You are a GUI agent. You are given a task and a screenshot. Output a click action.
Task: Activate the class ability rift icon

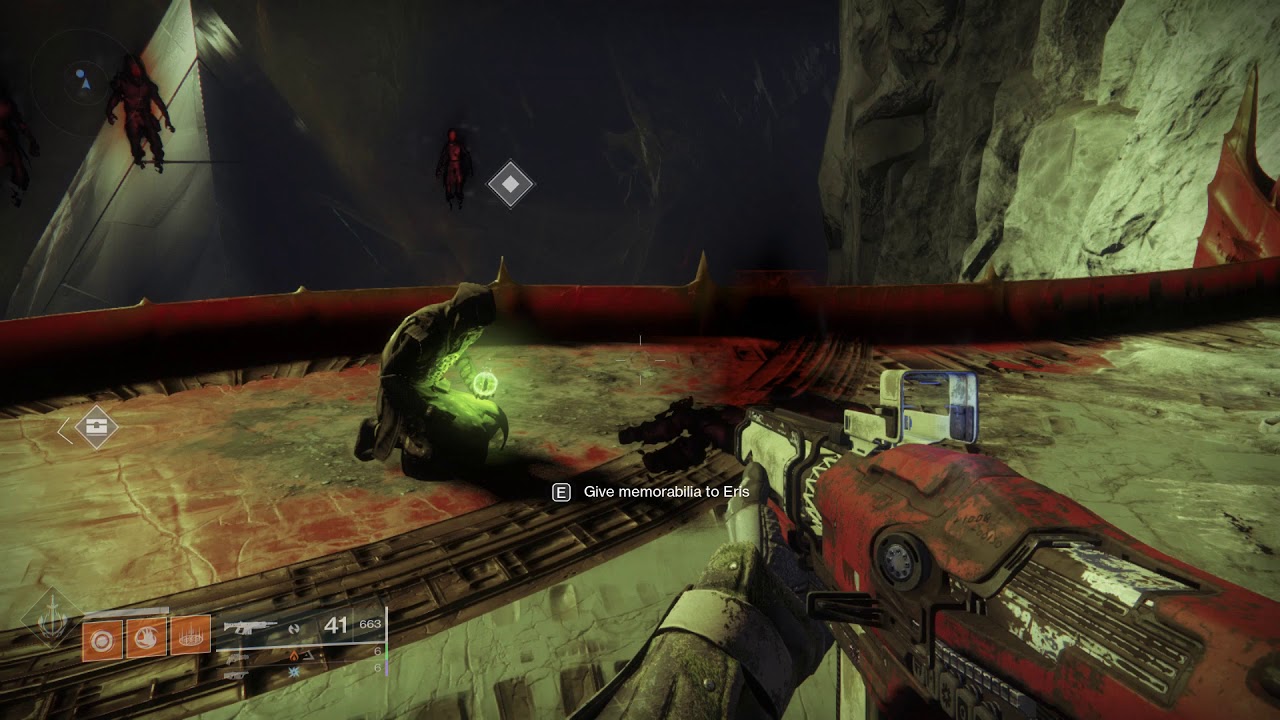[190, 636]
